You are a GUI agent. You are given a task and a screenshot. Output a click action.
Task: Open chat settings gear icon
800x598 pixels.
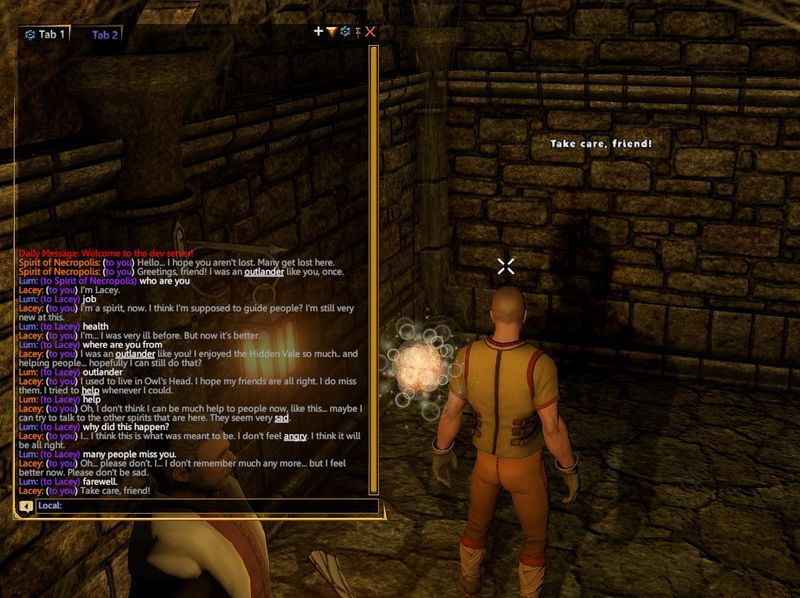[345, 32]
